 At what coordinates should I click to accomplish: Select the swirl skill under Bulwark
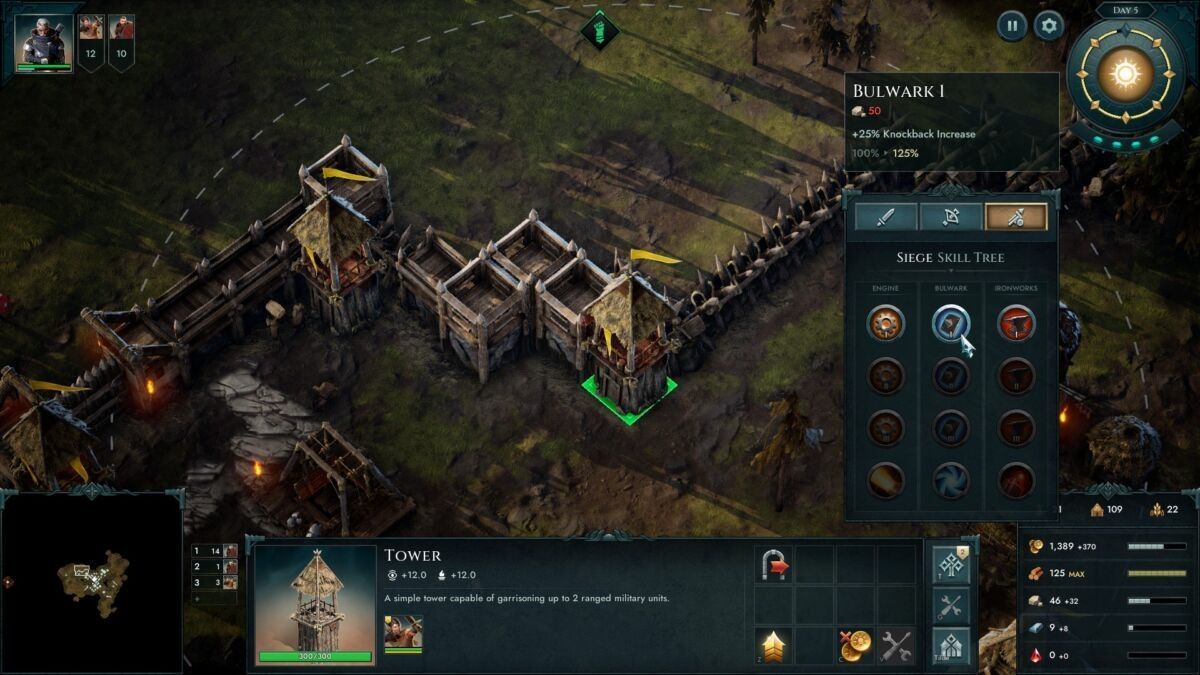[951, 480]
